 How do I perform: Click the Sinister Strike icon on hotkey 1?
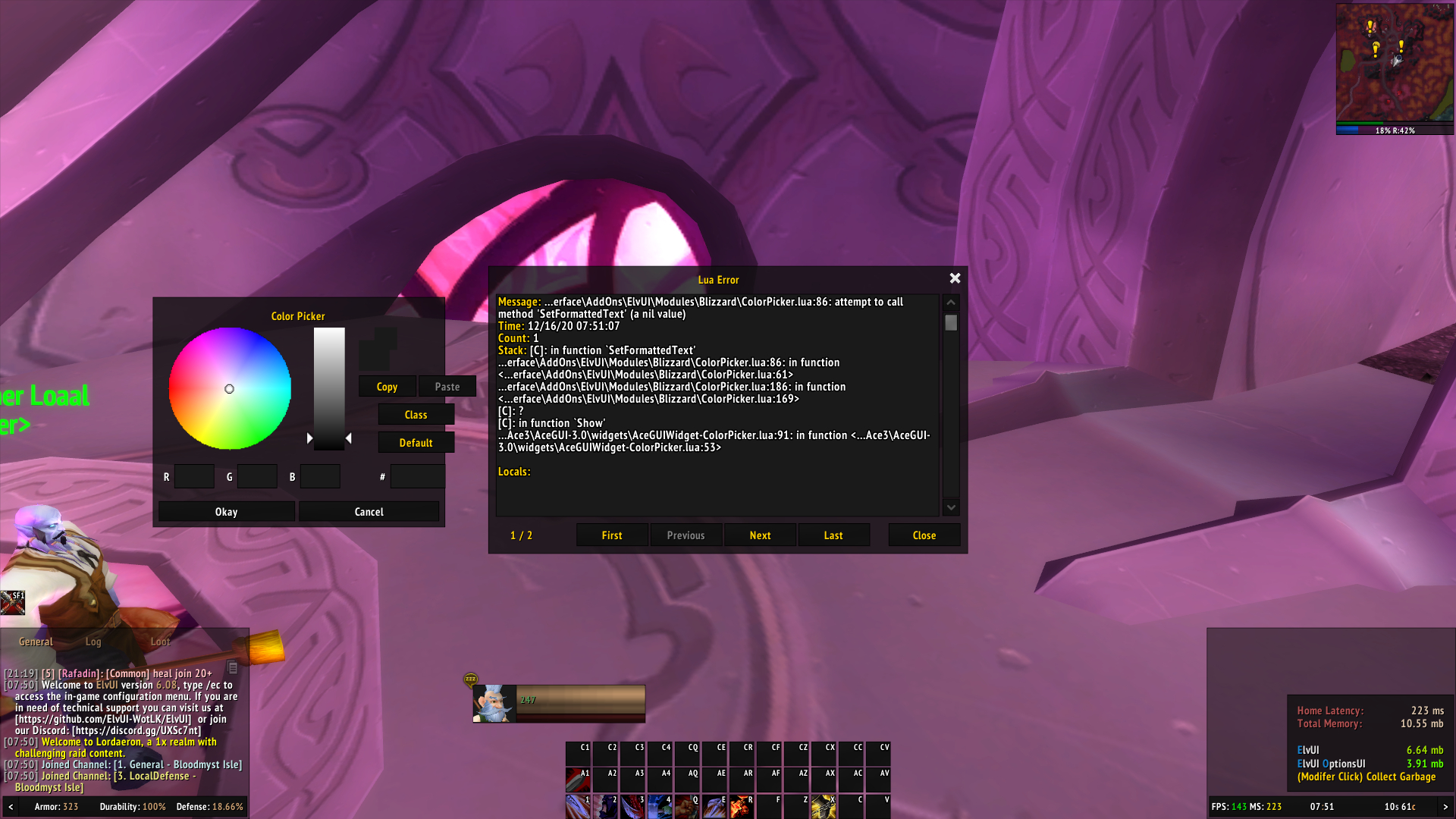(x=578, y=808)
